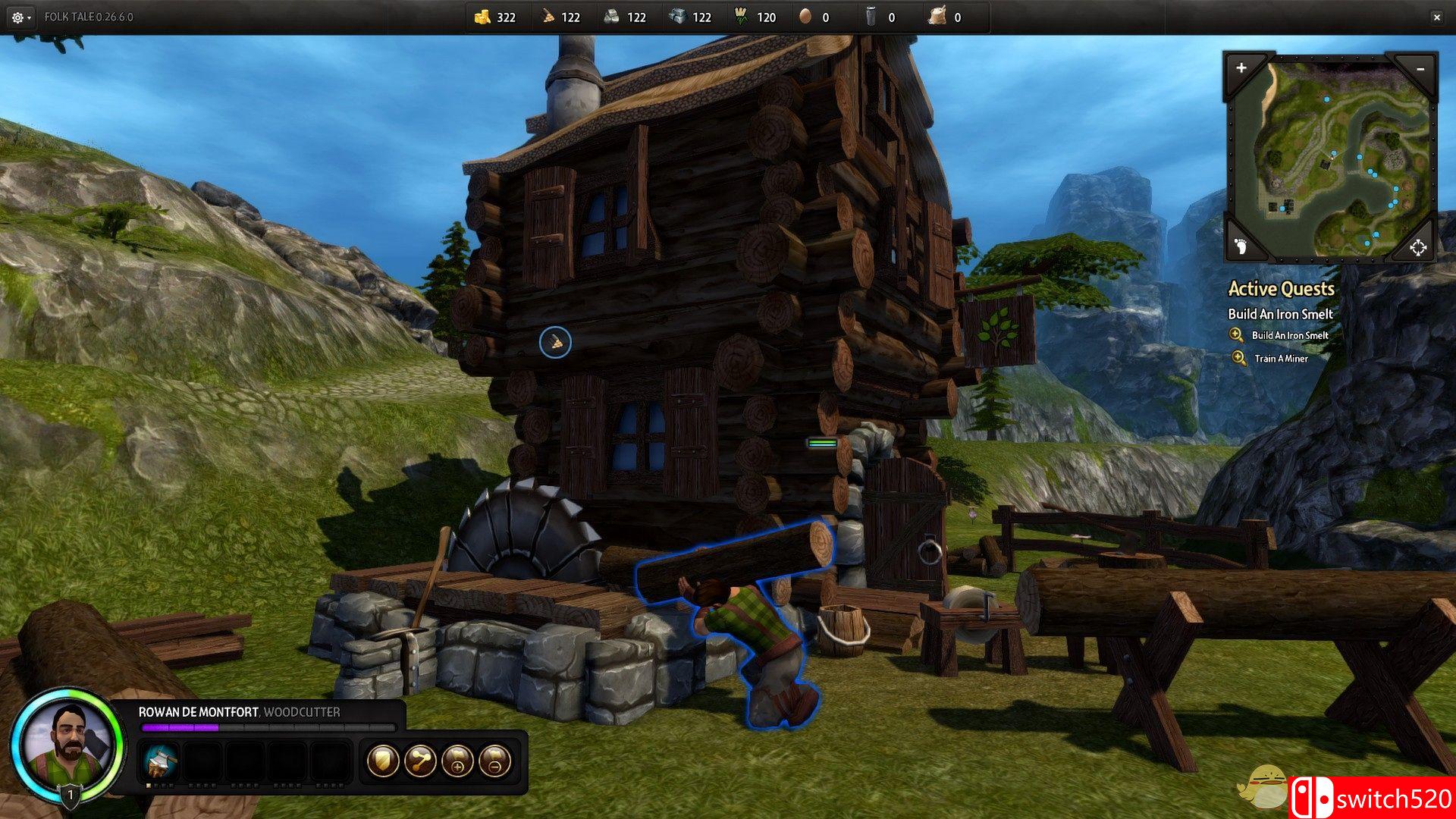Select Rowan de Montfort's portrait

point(66,743)
